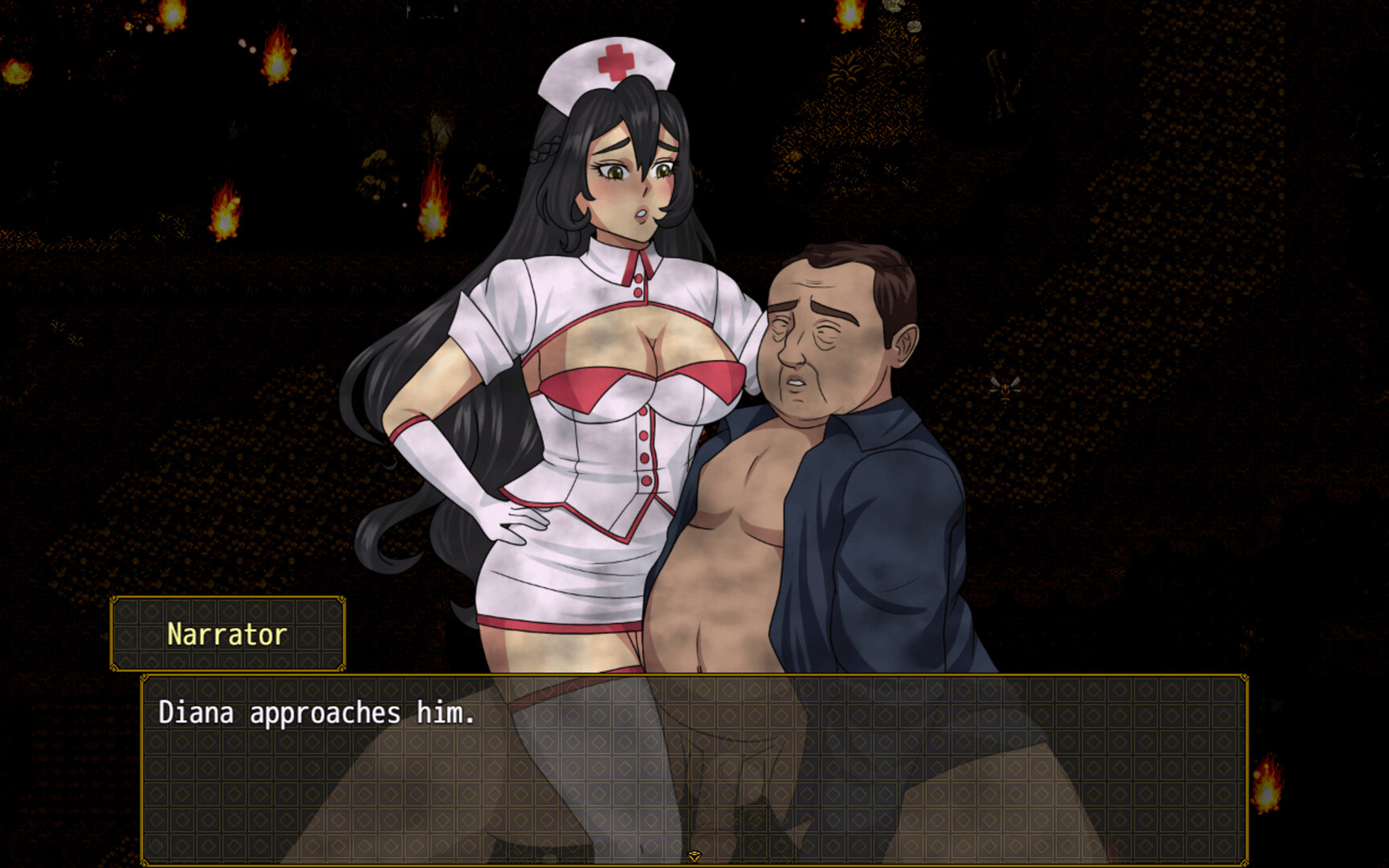This screenshot has height=868, width=1389.
Task: Click the red cross on the nurse cap
Action: click(x=614, y=59)
